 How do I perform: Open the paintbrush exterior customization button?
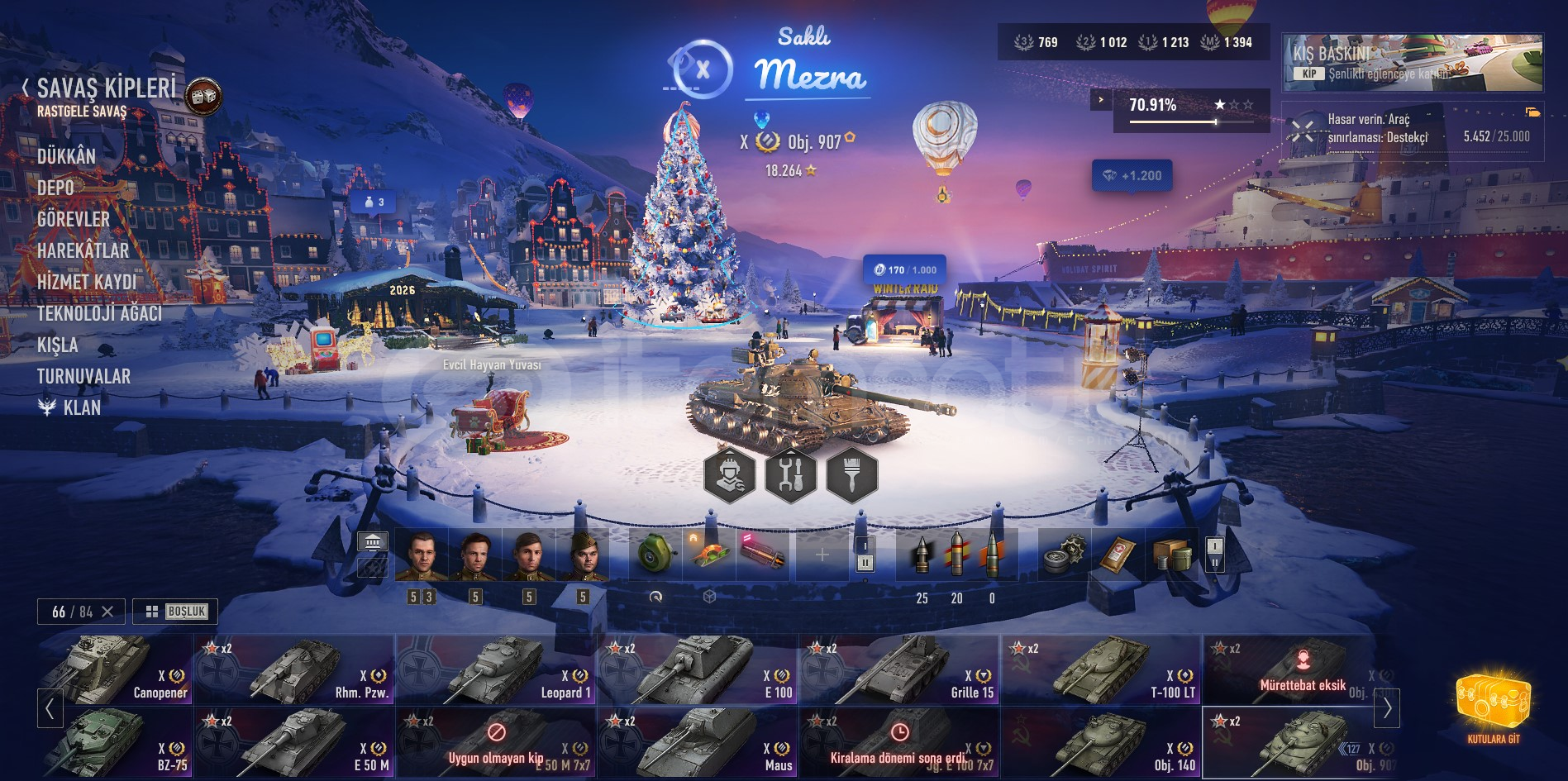point(851,474)
